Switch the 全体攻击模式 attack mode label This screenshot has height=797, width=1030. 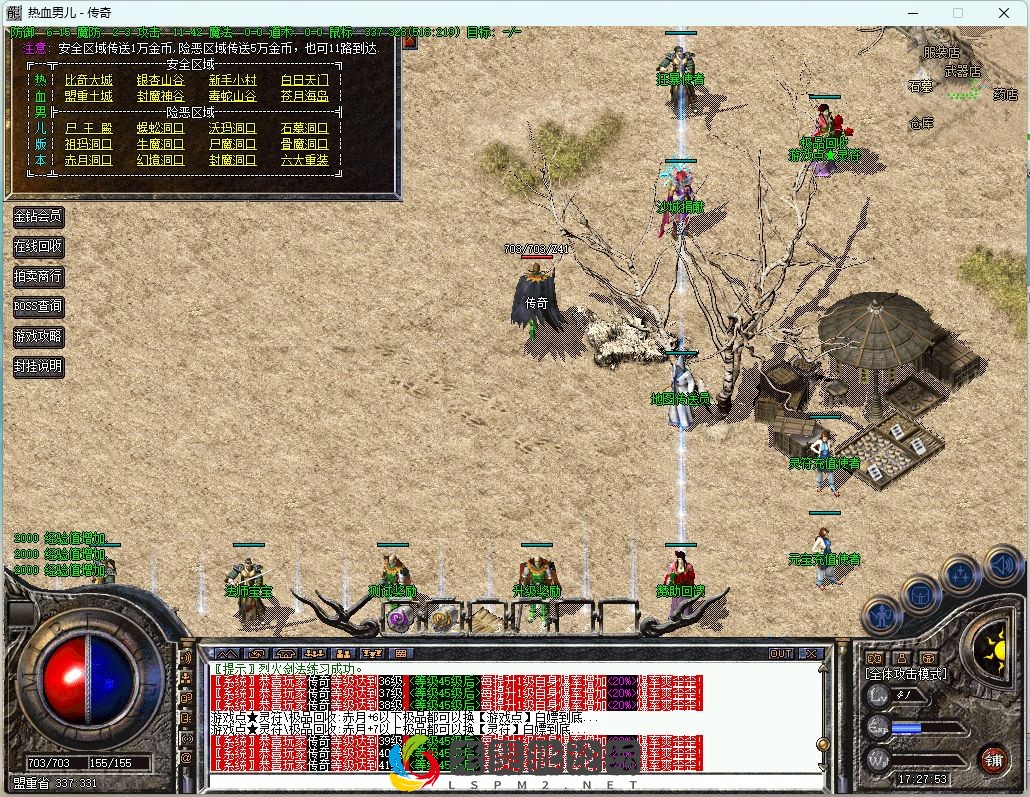[x=905, y=674]
